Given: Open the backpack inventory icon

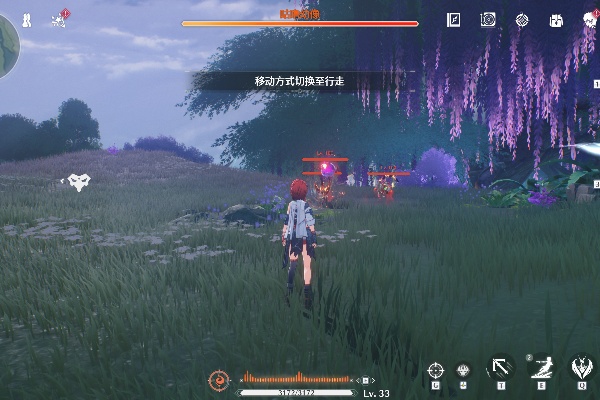Looking at the screenshot, I should 555,19.
